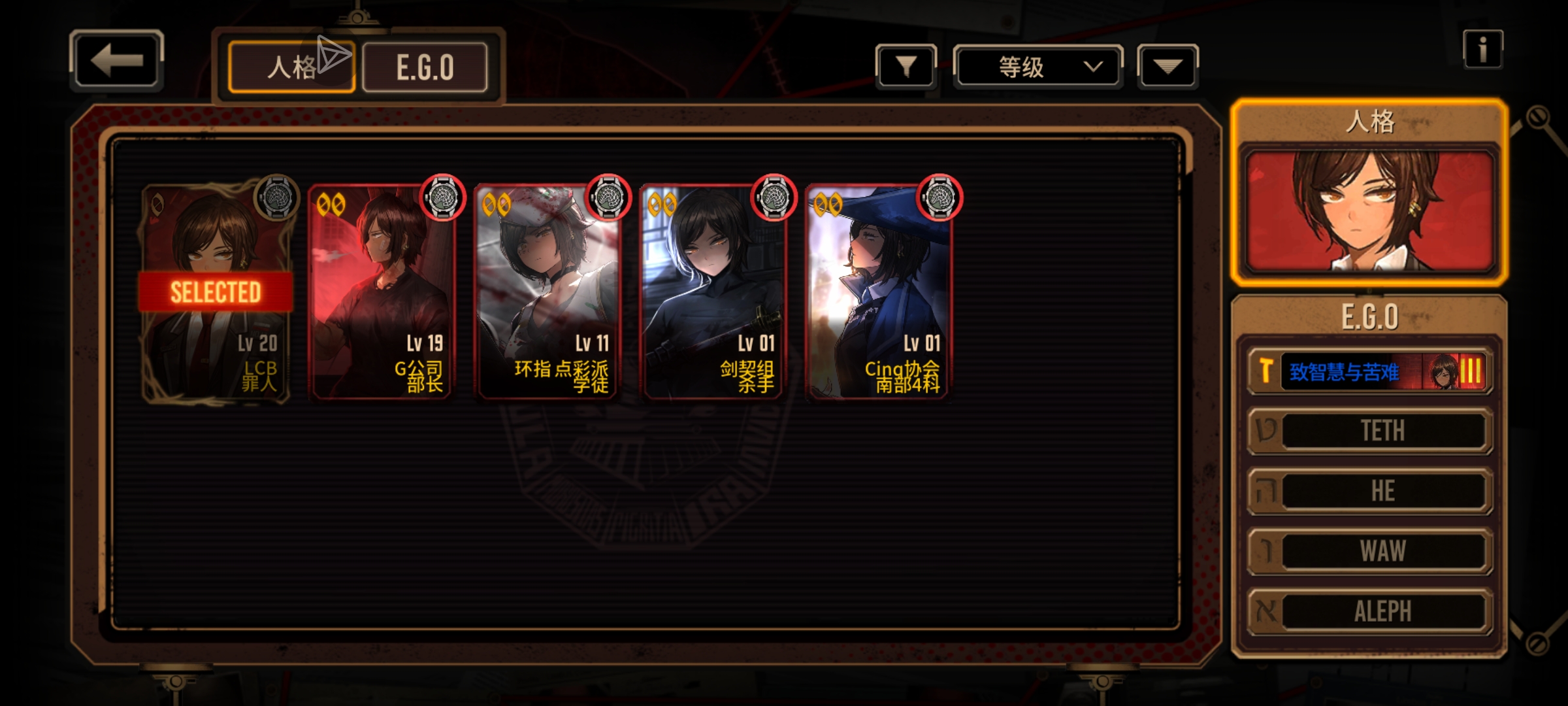
Task: Open the info panel
Action: (1482, 49)
